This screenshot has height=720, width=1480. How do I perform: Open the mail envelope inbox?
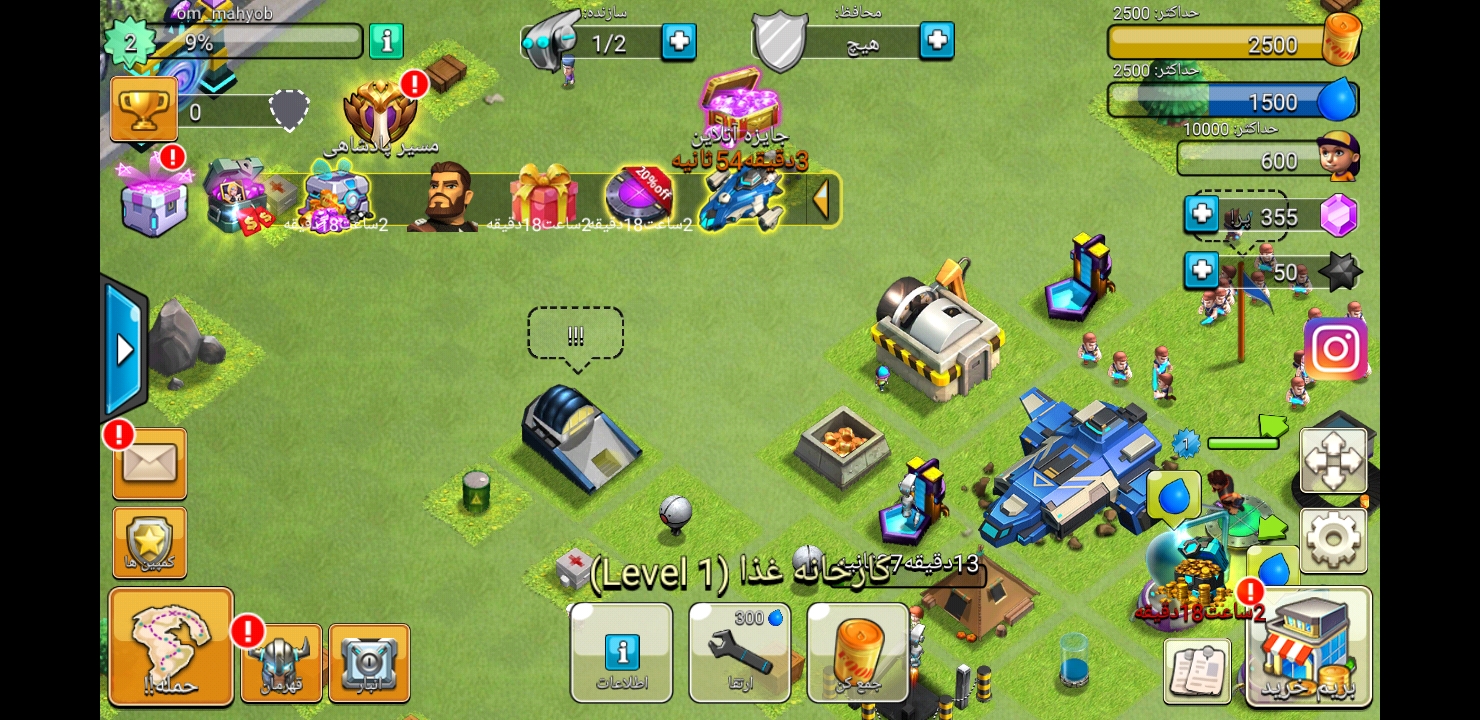coord(150,464)
